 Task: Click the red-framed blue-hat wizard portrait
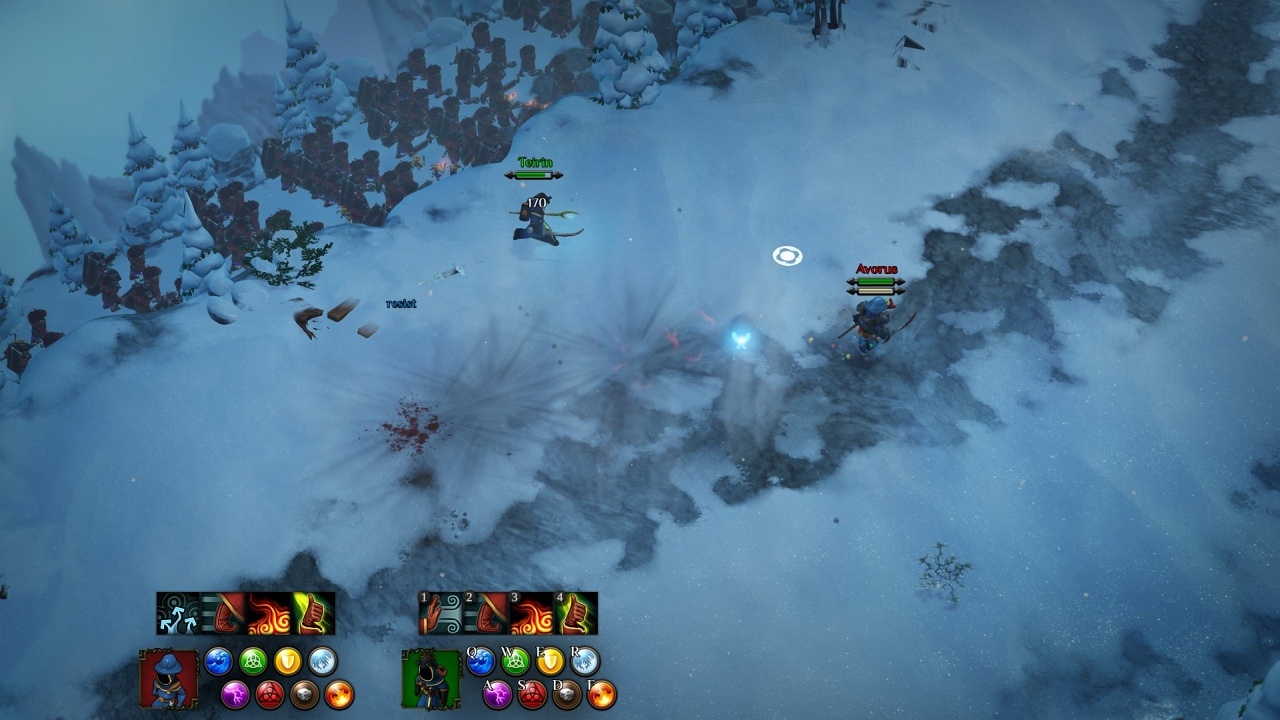168,679
